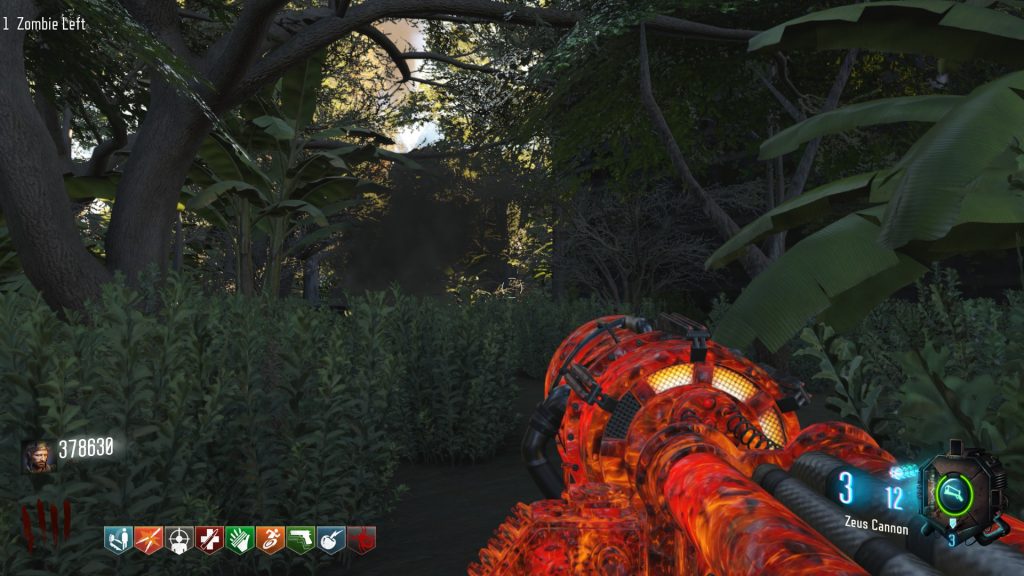The height and width of the screenshot is (576, 1024).
Task: Select the orange Double Tap perk icon
Action: point(148,541)
